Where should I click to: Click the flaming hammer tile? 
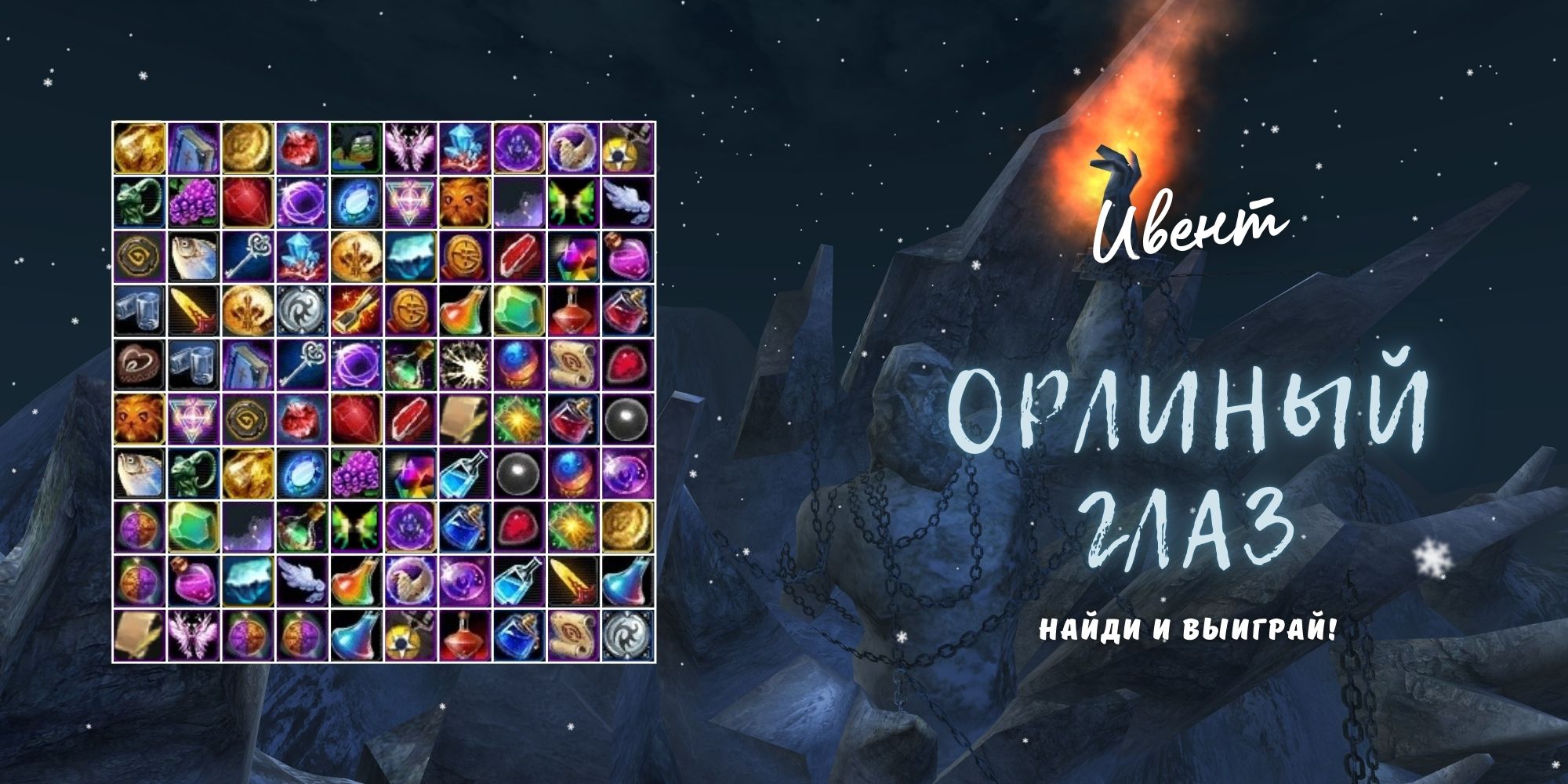(356, 310)
